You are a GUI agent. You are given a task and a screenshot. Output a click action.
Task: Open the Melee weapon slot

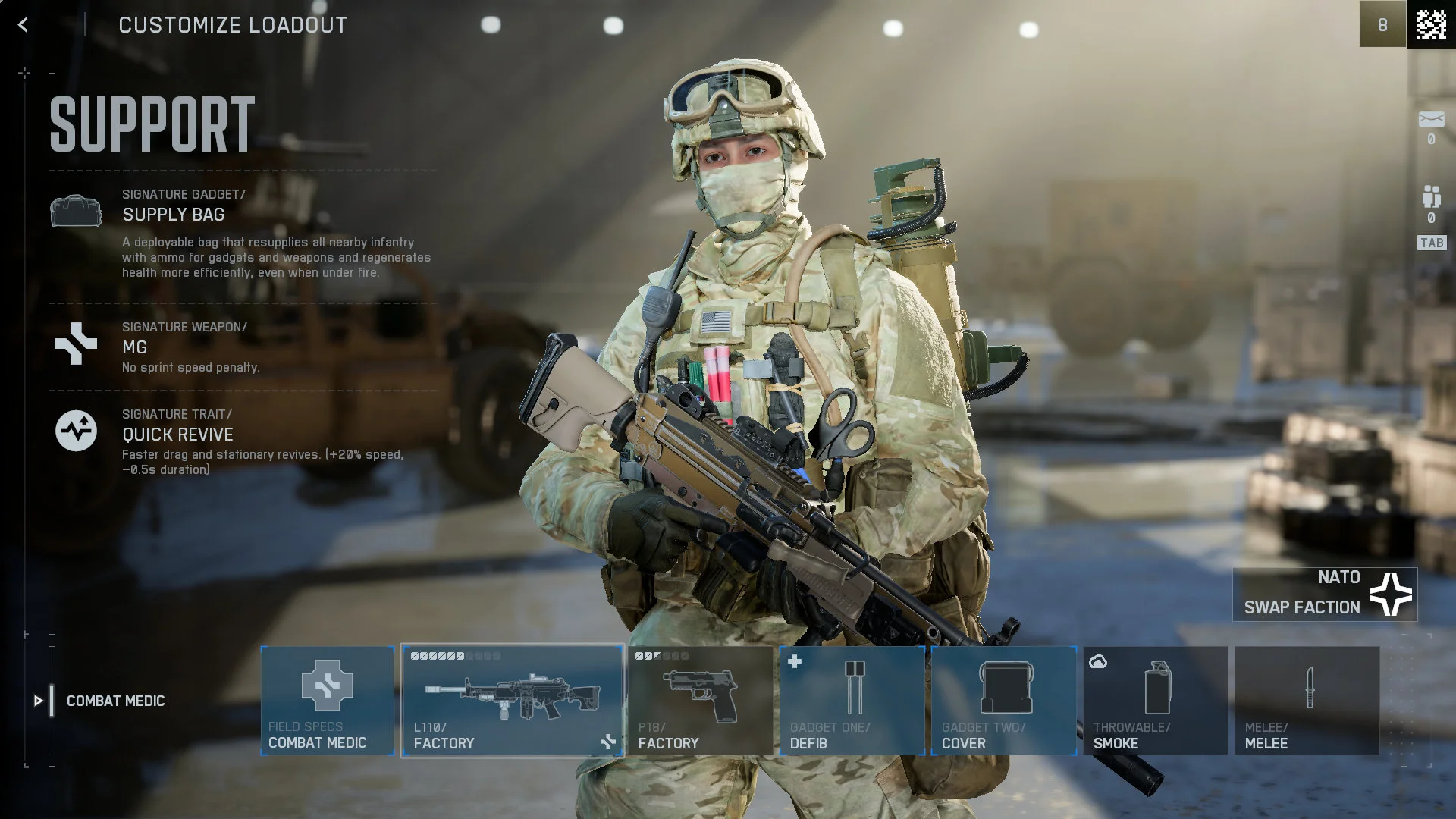(1307, 700)
